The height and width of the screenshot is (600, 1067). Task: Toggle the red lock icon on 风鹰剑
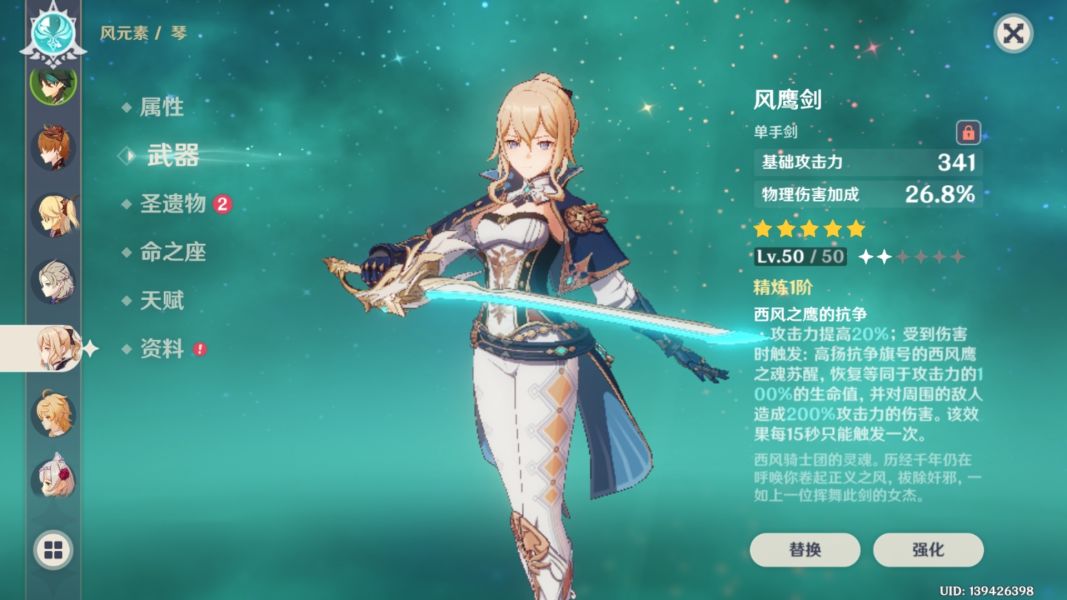[x=968, y=131]
